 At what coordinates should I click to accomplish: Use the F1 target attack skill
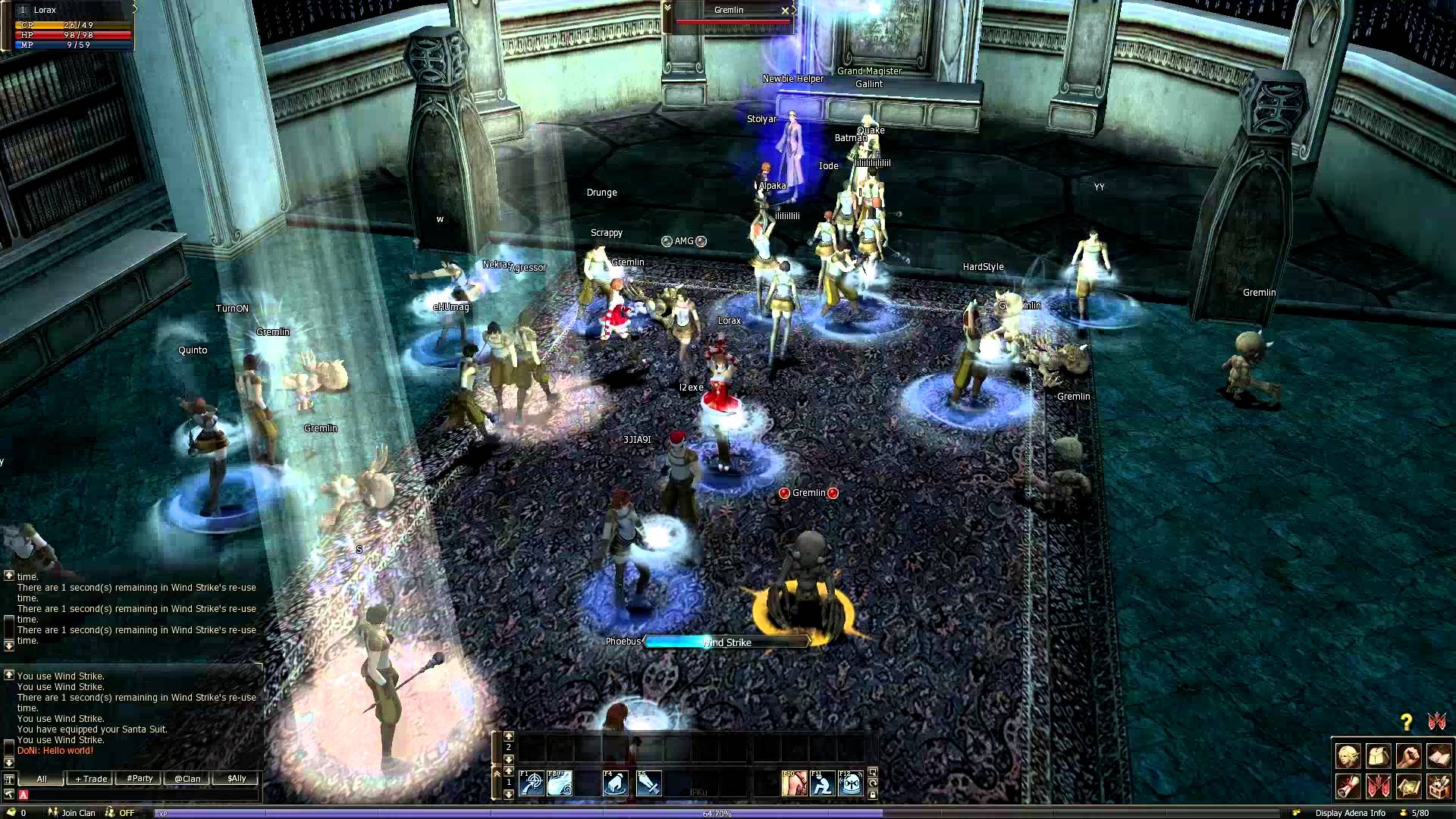(x=532, y=783)
